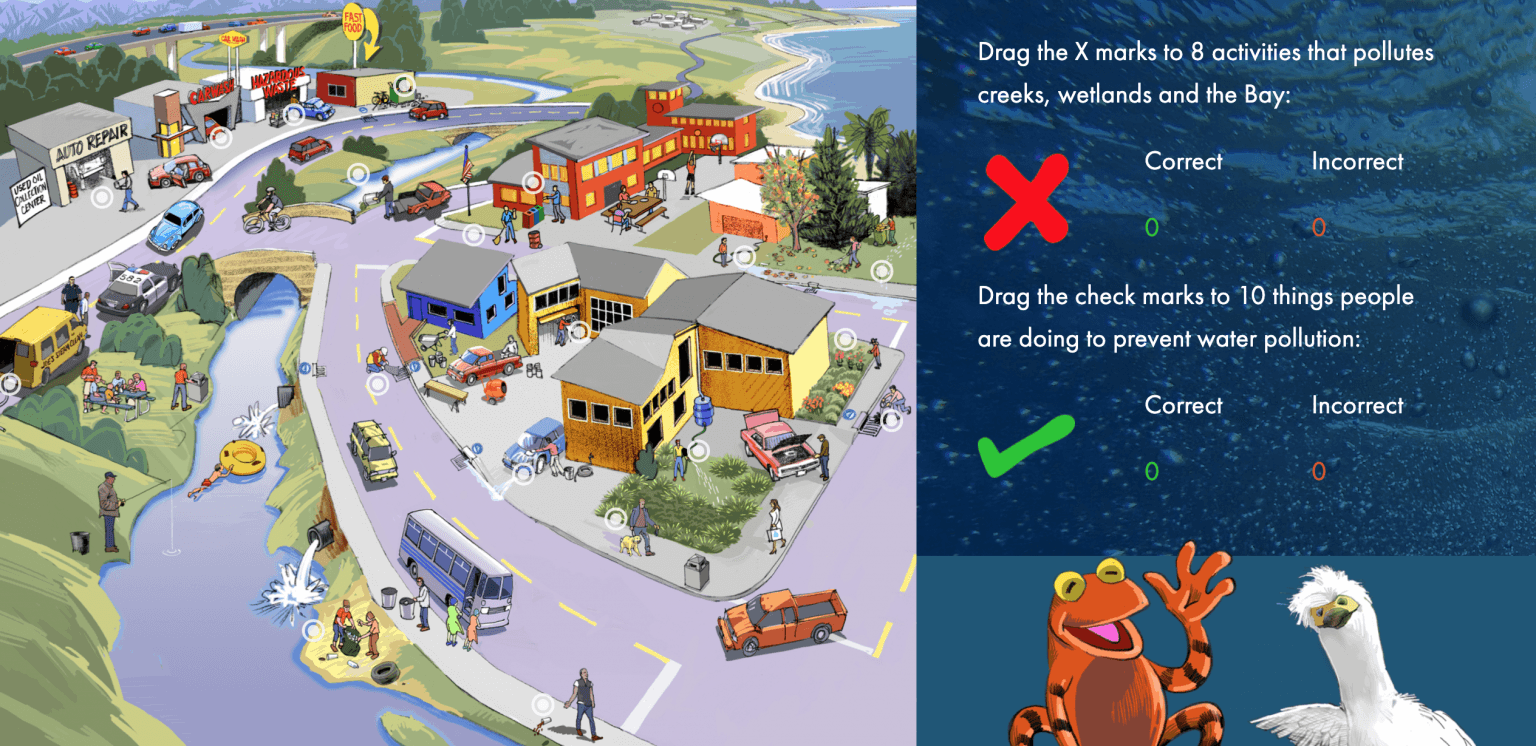Click the marker at the creekside picnic tables
The height and width of the screenshot is (746, 1536).
pyautogui.click(x=9, y=385)
